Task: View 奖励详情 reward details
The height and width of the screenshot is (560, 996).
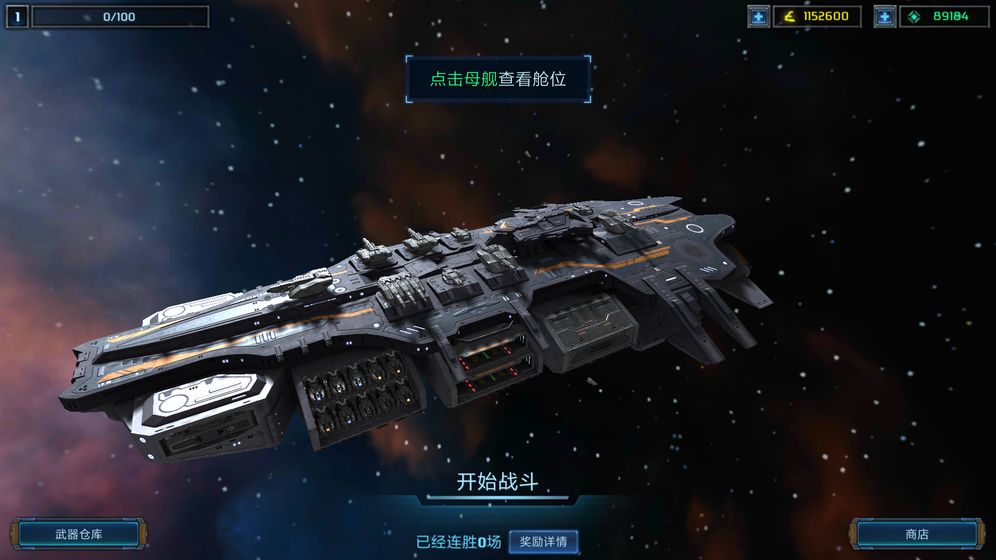Action: coord(543,542)
